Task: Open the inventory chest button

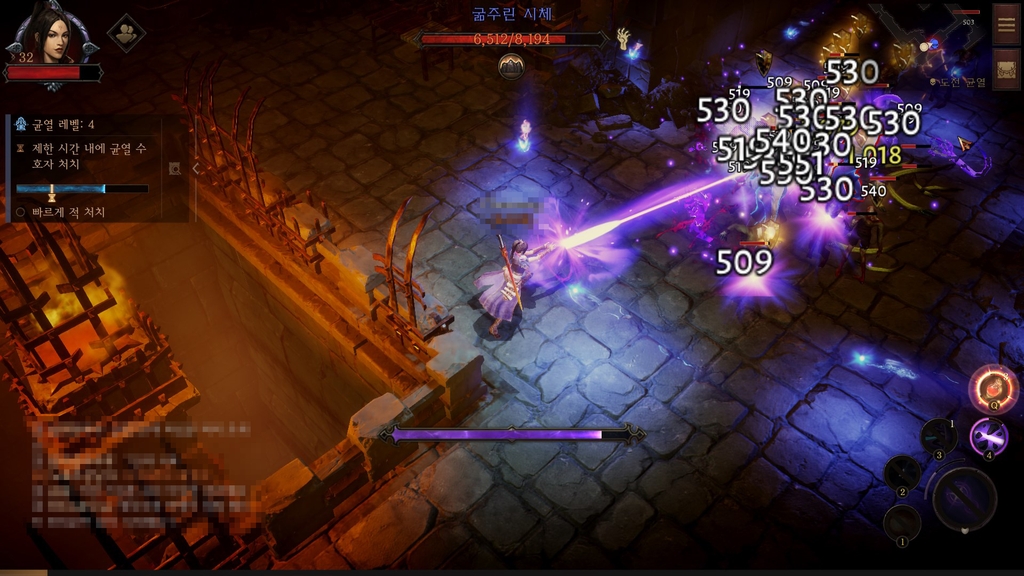Action: click(x=1006, y=68)
